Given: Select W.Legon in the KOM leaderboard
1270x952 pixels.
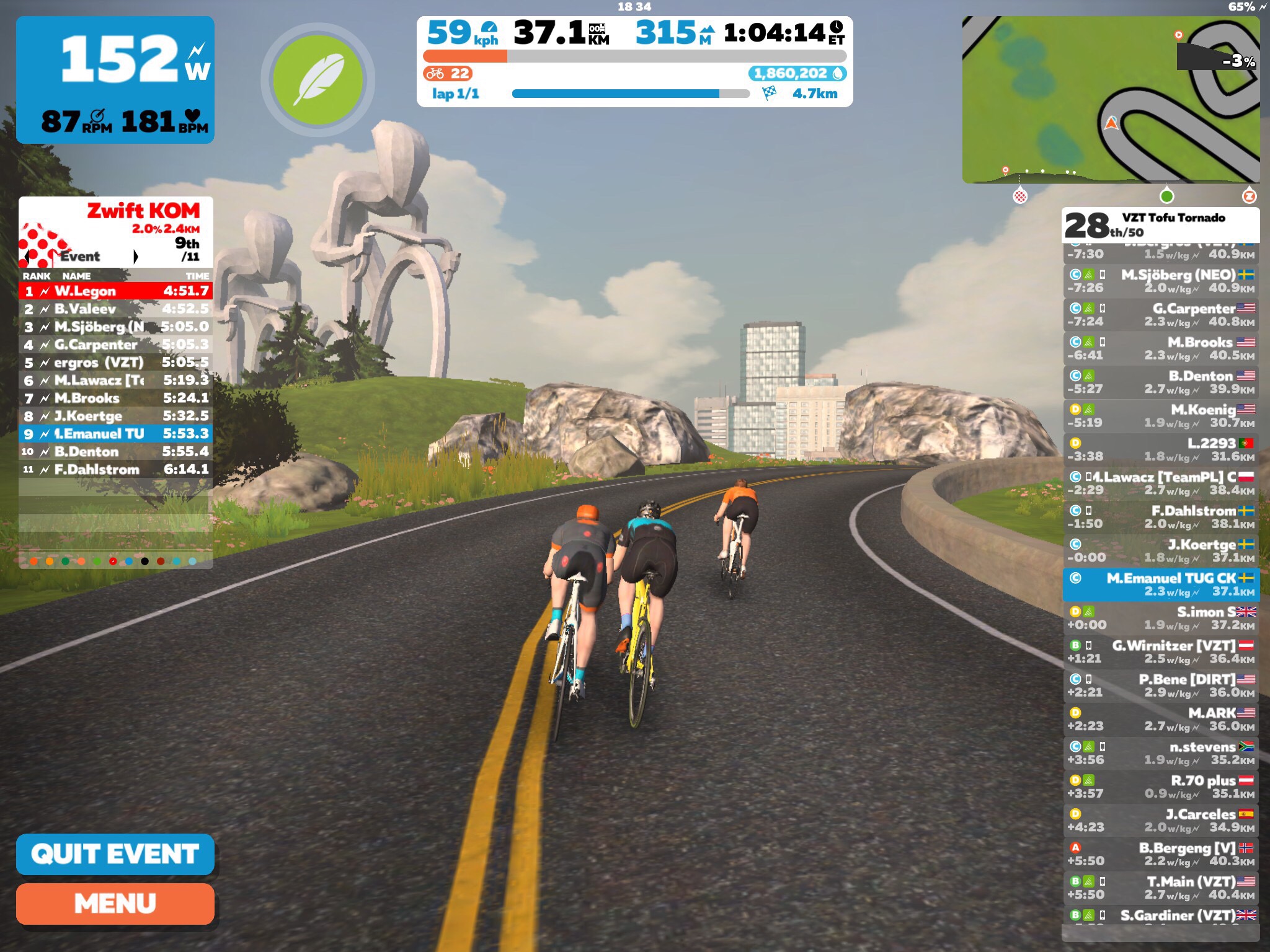Looking at the screenshot, I should coord(115,291).
